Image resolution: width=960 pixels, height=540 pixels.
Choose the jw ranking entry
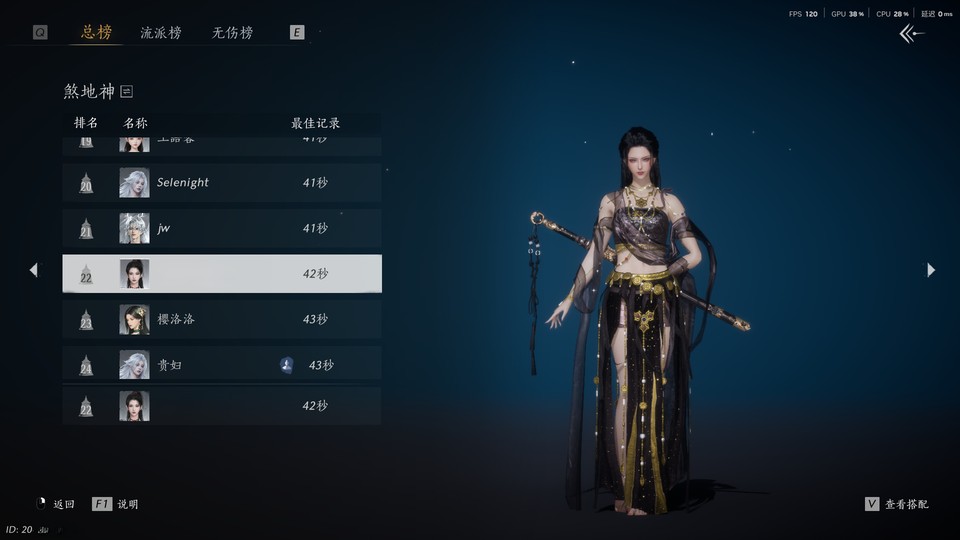coord(221,228)
